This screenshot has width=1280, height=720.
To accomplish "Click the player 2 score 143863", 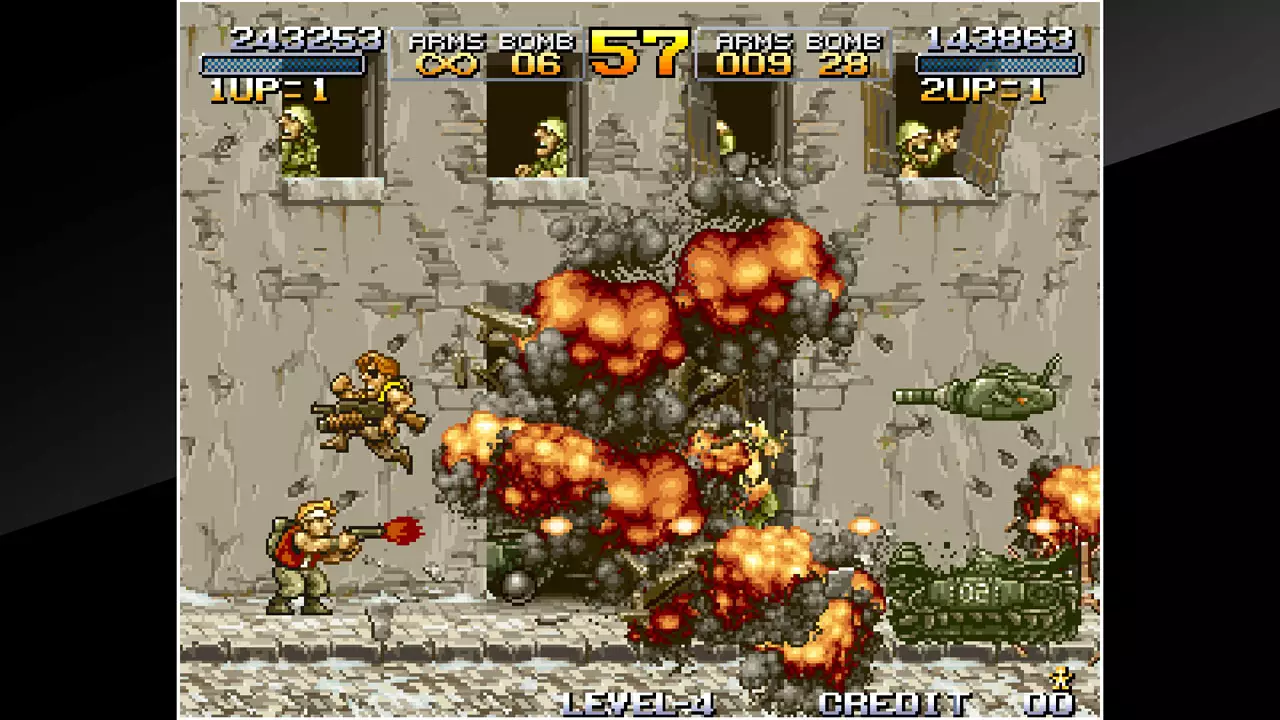I will pyautogui.click(x=1000, y=38).
